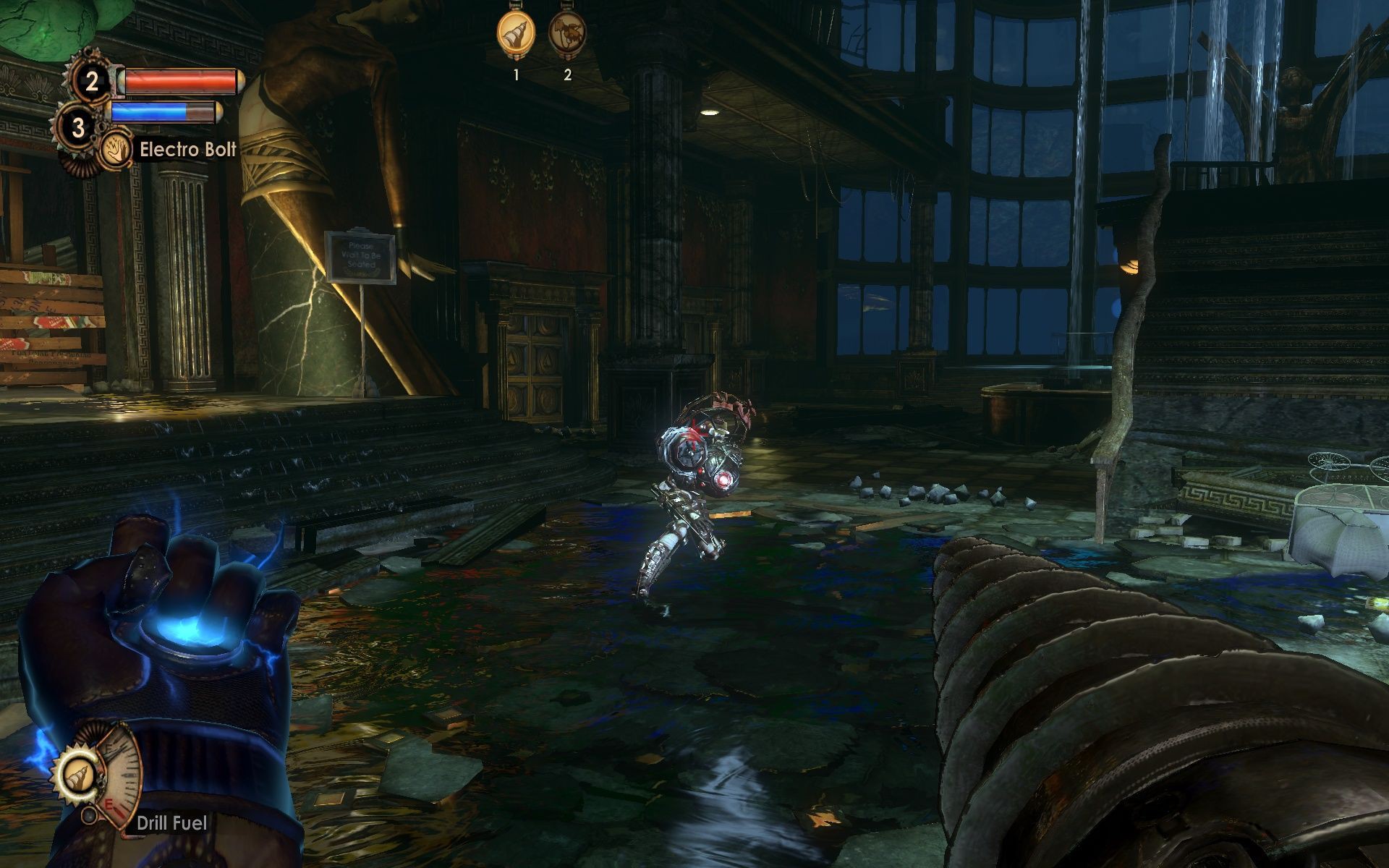Select the drill weapon icon labeled 1
The height and width of the screenshot is (868, 1389).
(x=515, y=34)
